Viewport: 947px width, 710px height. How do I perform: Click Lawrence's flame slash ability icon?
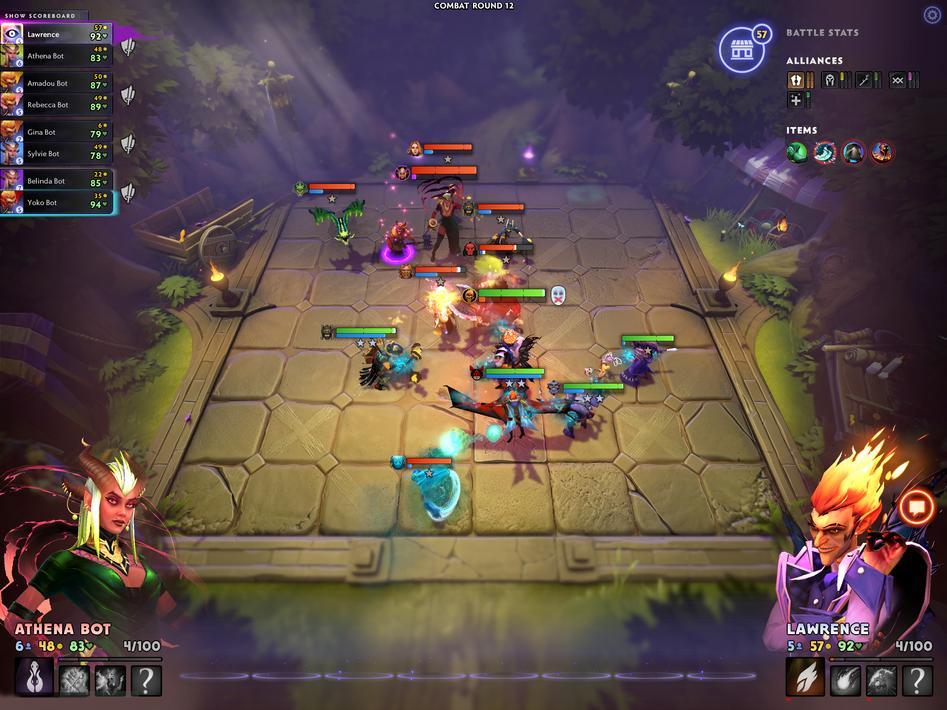pos(804,681)
